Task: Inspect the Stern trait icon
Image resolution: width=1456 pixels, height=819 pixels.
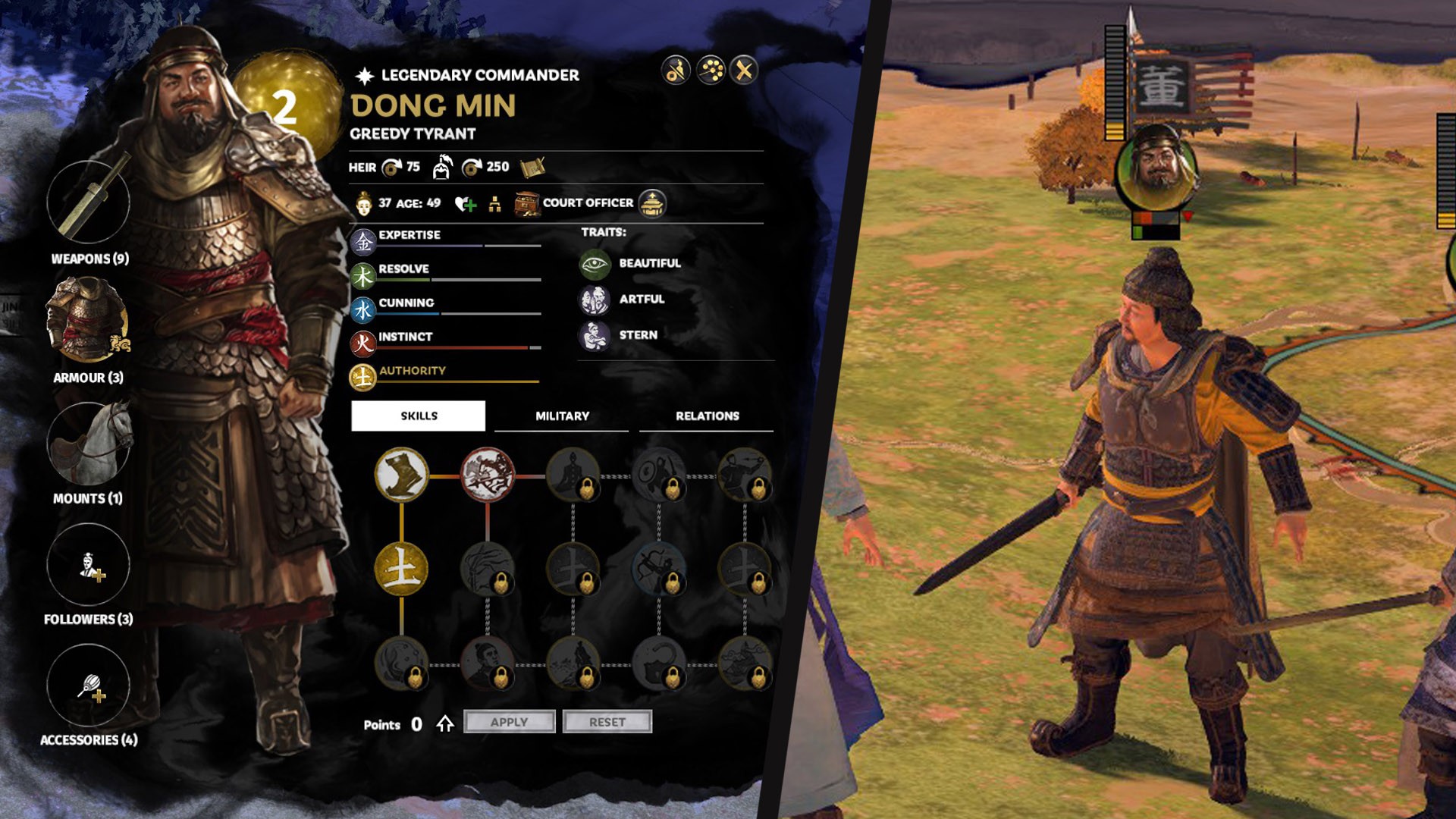Action: pyautogui.click(x=595, y=335)
